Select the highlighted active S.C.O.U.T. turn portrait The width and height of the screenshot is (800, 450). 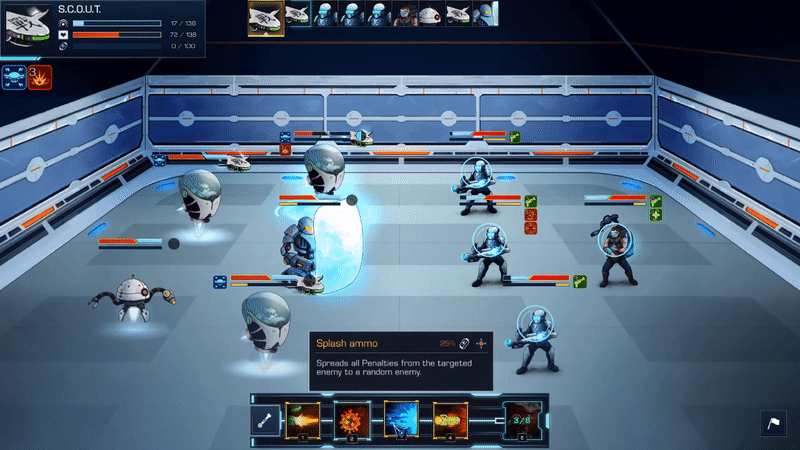coord(266,17)
